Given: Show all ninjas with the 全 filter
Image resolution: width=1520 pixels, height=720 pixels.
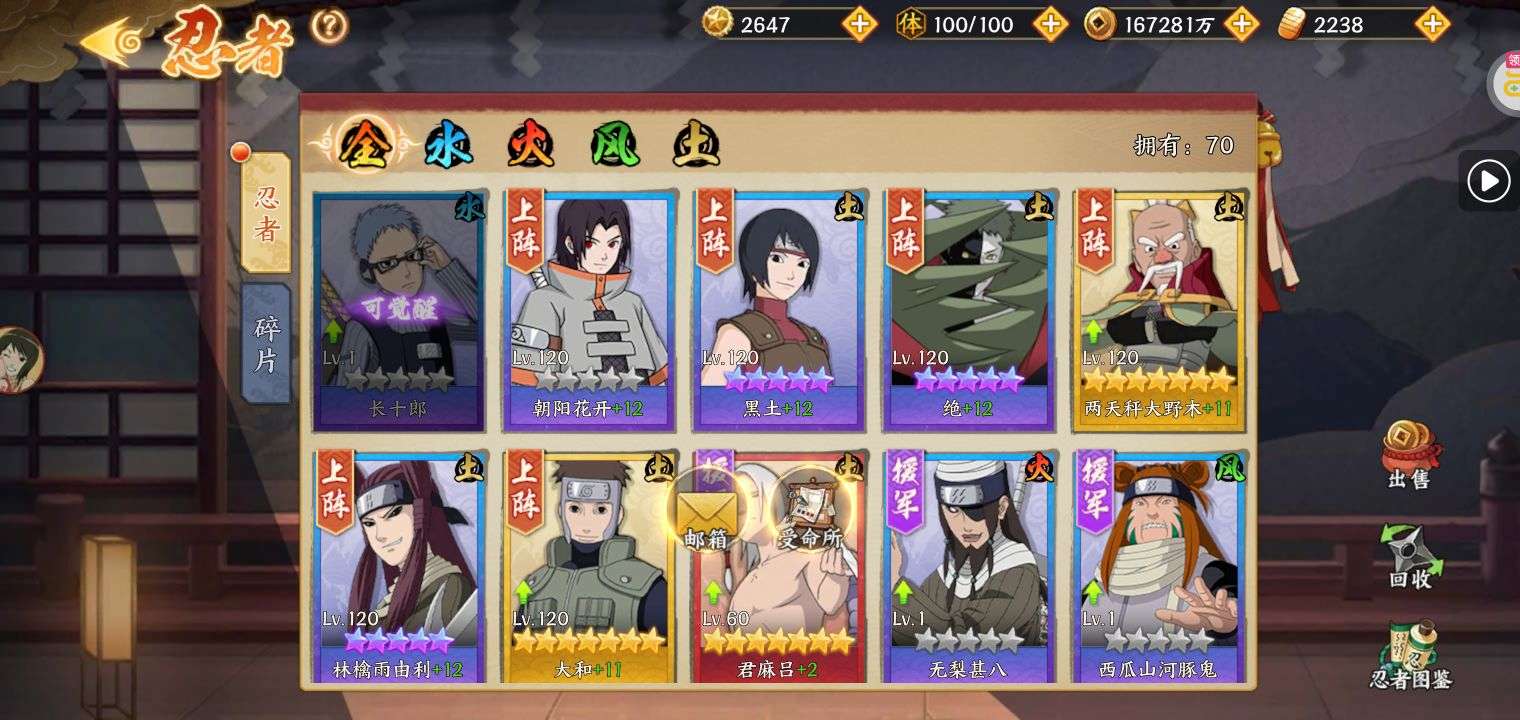Looking at the screenshot, I should (363, 147).
